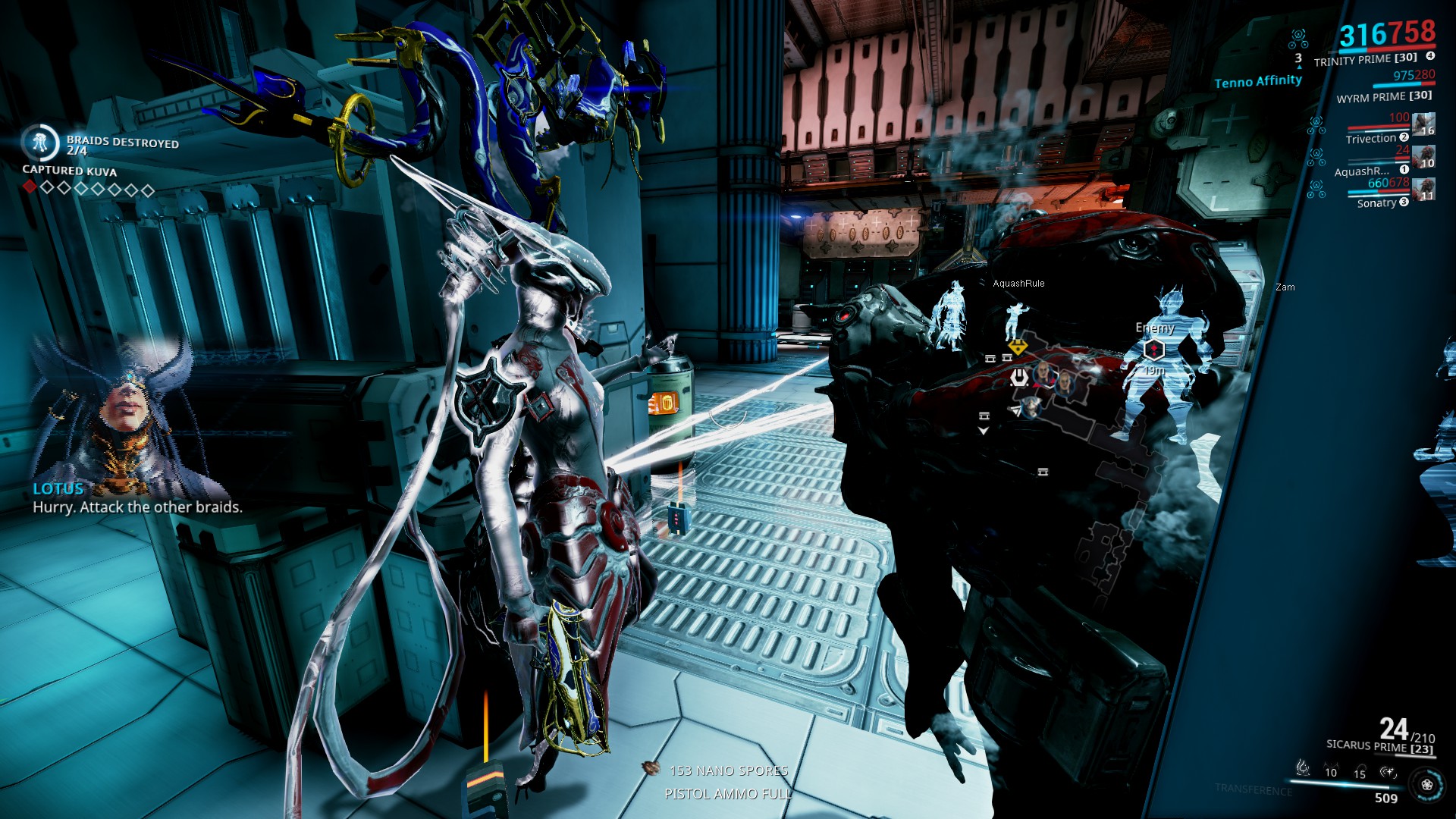Image resolution: width=1456 pixels, height=819 pixels.
Task: Click the red Enemy hexagon waypoint marker
Action: [x=1153, y=350]
